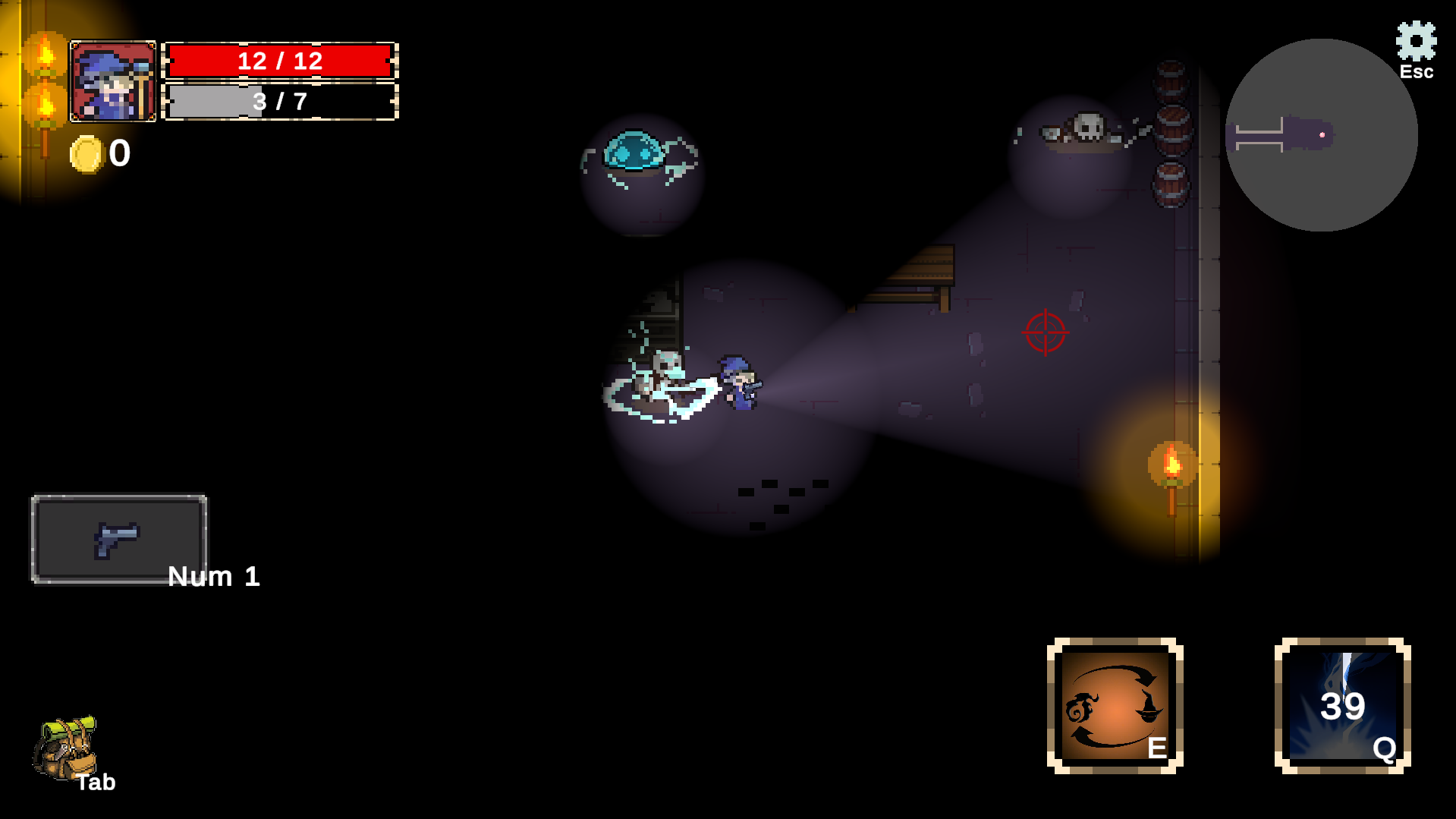Trigger the lightning ability on cooldown

click(x=1342, y=706)
